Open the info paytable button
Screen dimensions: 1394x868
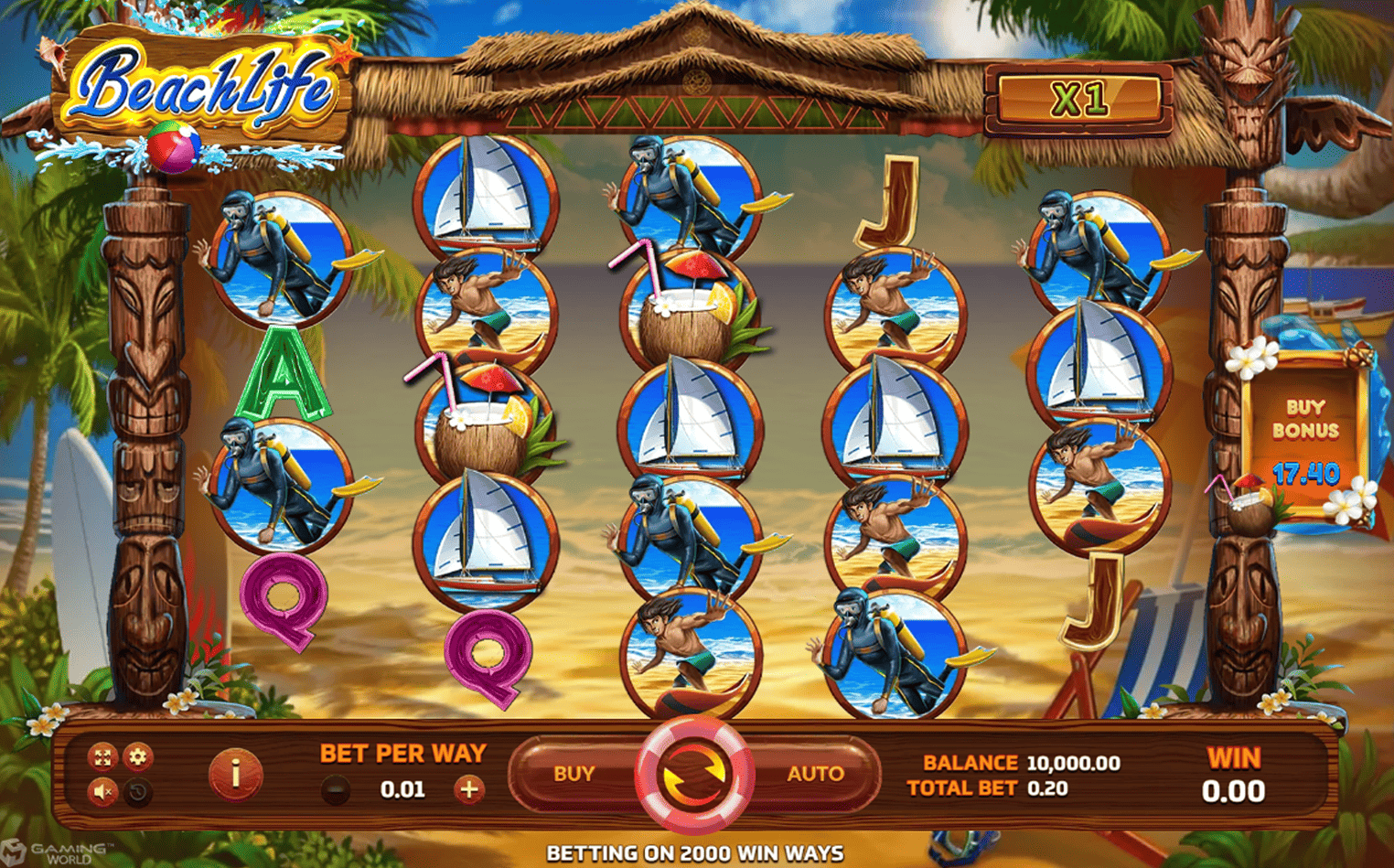coord(235,774)
